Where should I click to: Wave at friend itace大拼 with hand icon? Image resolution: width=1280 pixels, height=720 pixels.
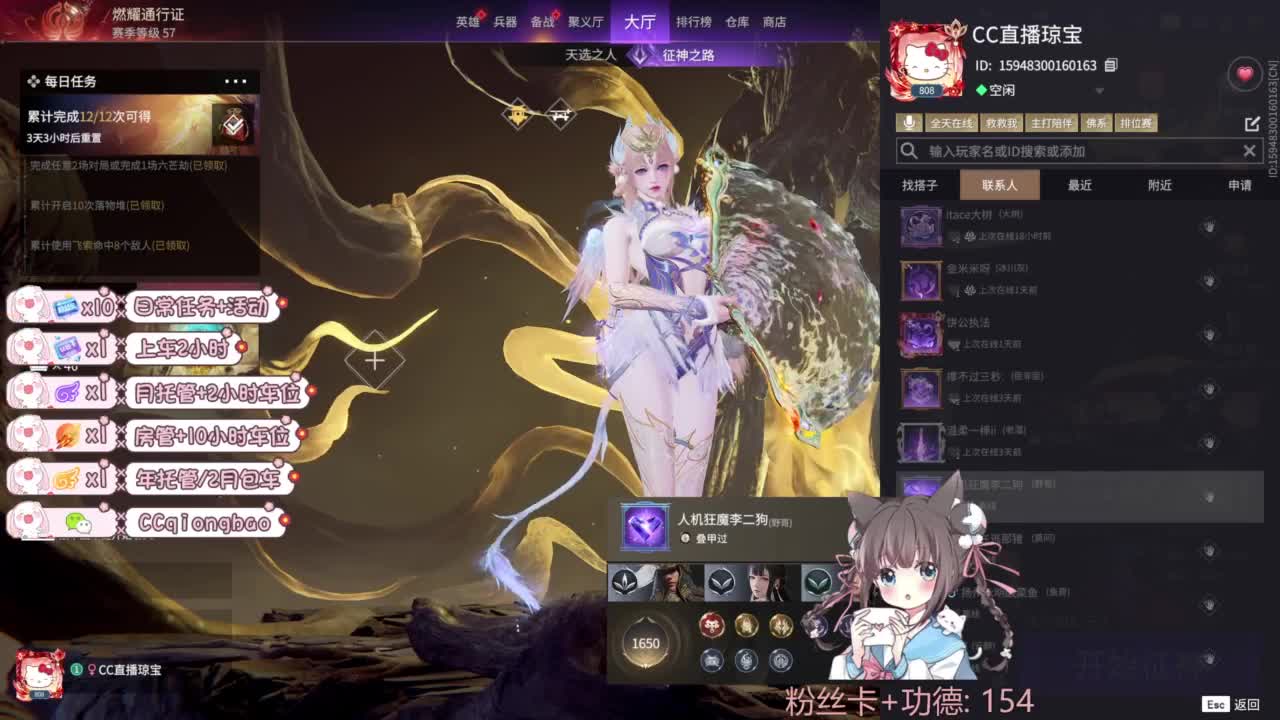(x=1209, y=225)
